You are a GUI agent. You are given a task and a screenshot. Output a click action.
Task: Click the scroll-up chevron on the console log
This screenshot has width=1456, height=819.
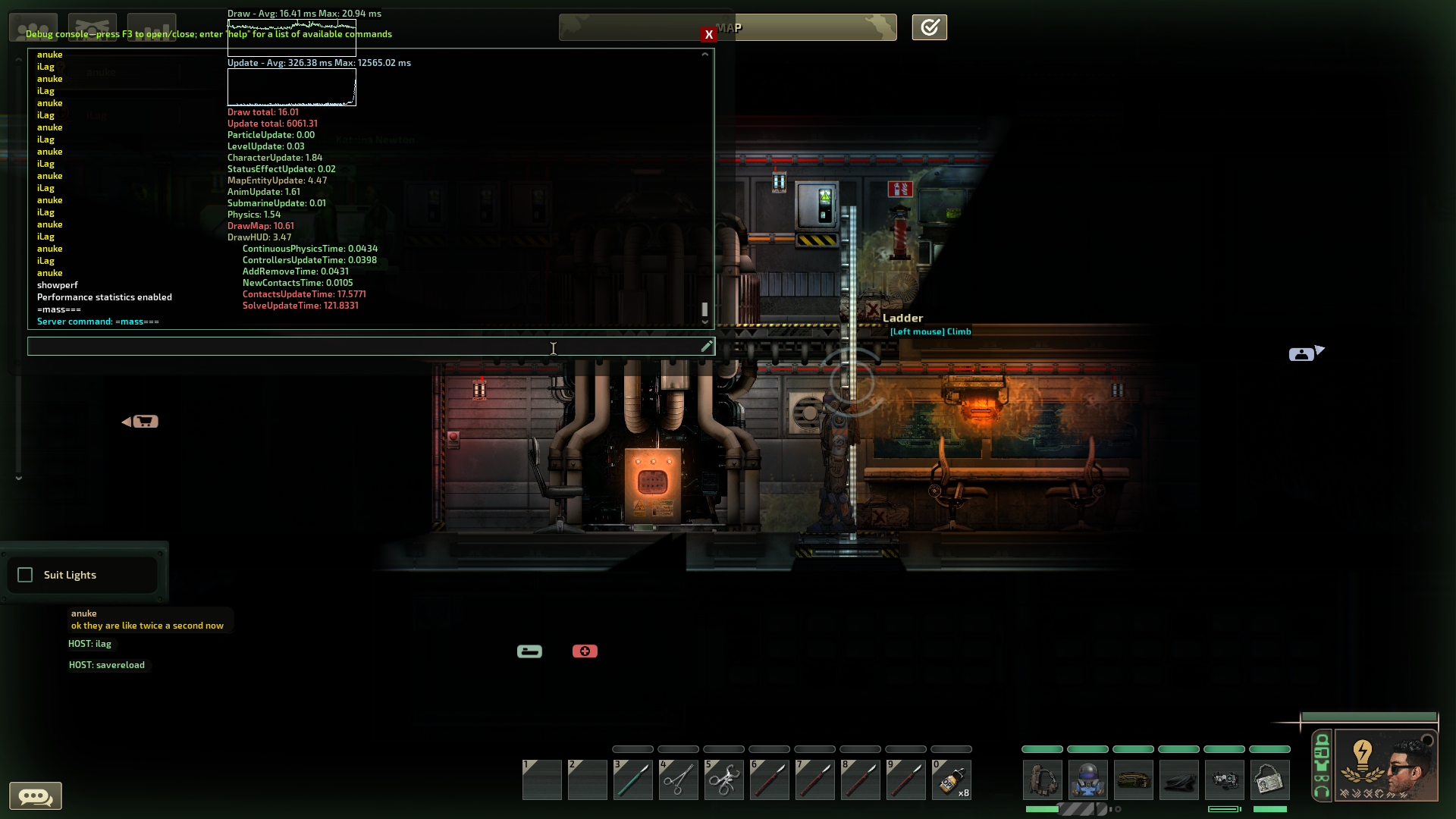[x=704, y=54]
